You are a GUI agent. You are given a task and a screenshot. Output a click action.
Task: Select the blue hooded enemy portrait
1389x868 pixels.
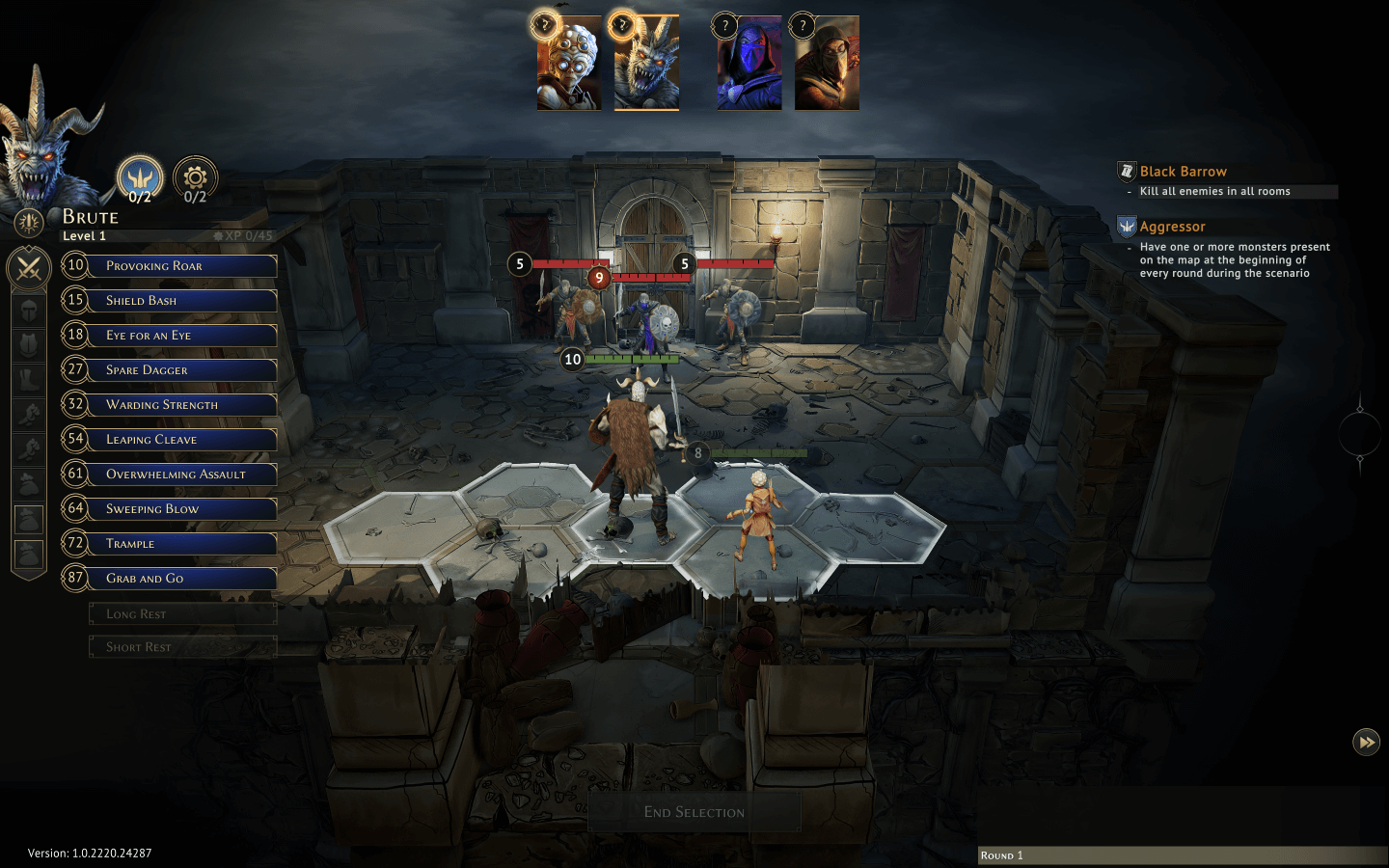click(749, 64)
